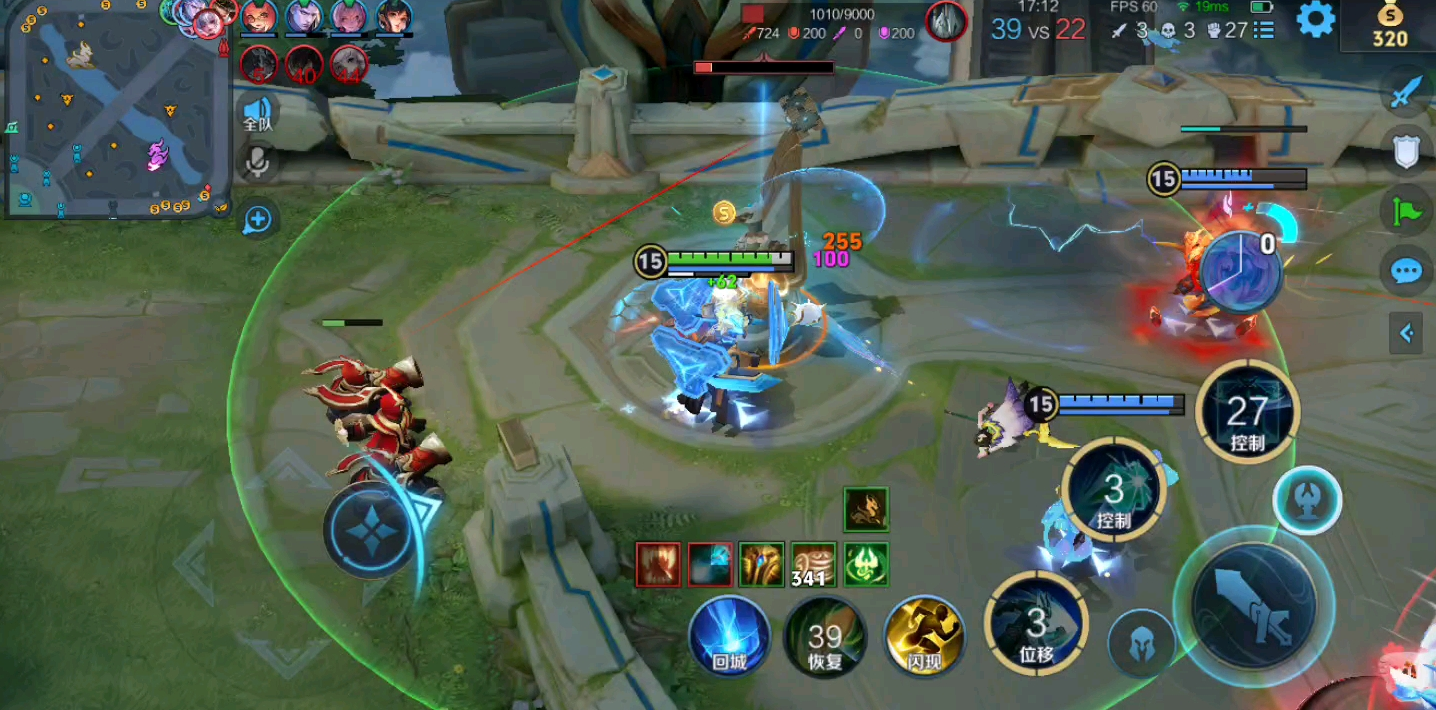The width and height of the screenshot is (1436, 710).
Task: Cast the 控制 skill showing 3 cooldown
Action: (1113, 490)
